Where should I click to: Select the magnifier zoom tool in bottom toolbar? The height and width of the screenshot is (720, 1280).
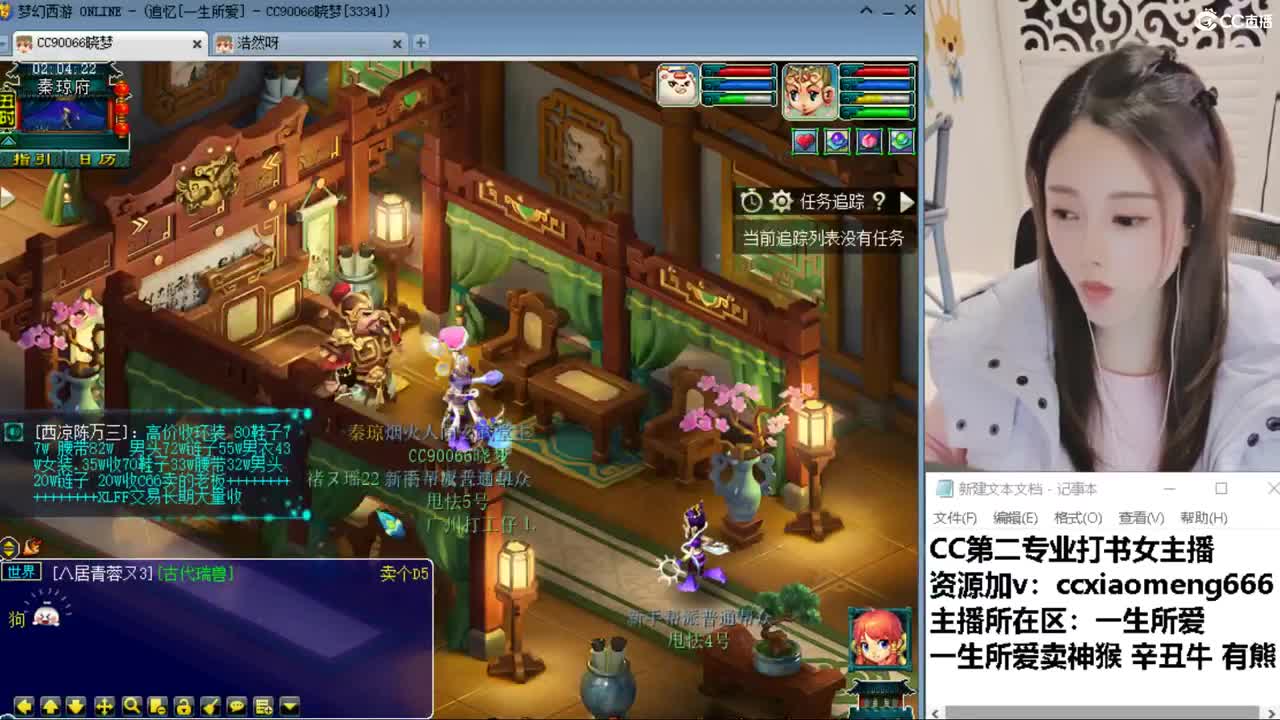tap(132, 706)
